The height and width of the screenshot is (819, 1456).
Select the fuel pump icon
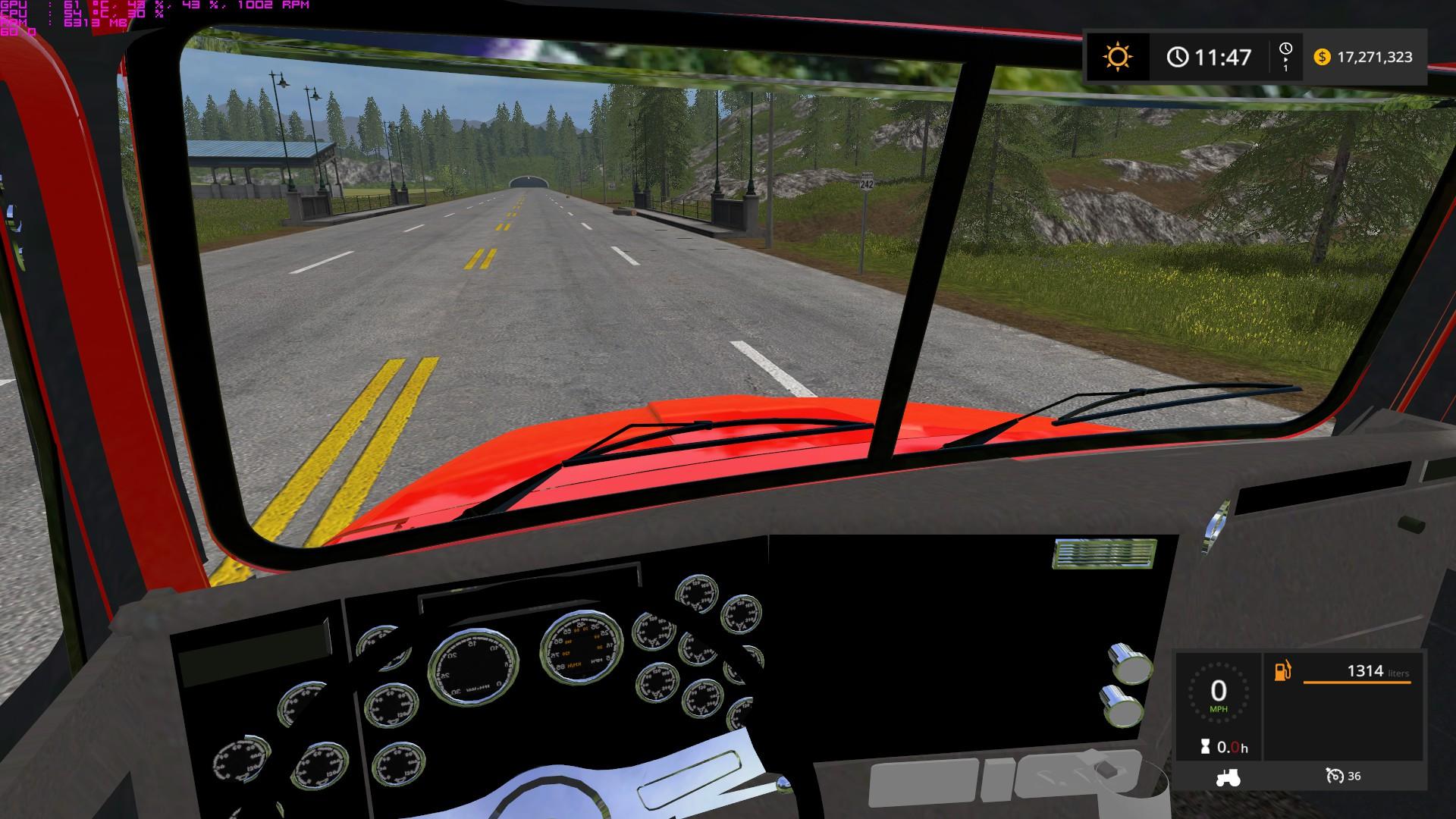pyautogui.click(x=1282, y=671)
